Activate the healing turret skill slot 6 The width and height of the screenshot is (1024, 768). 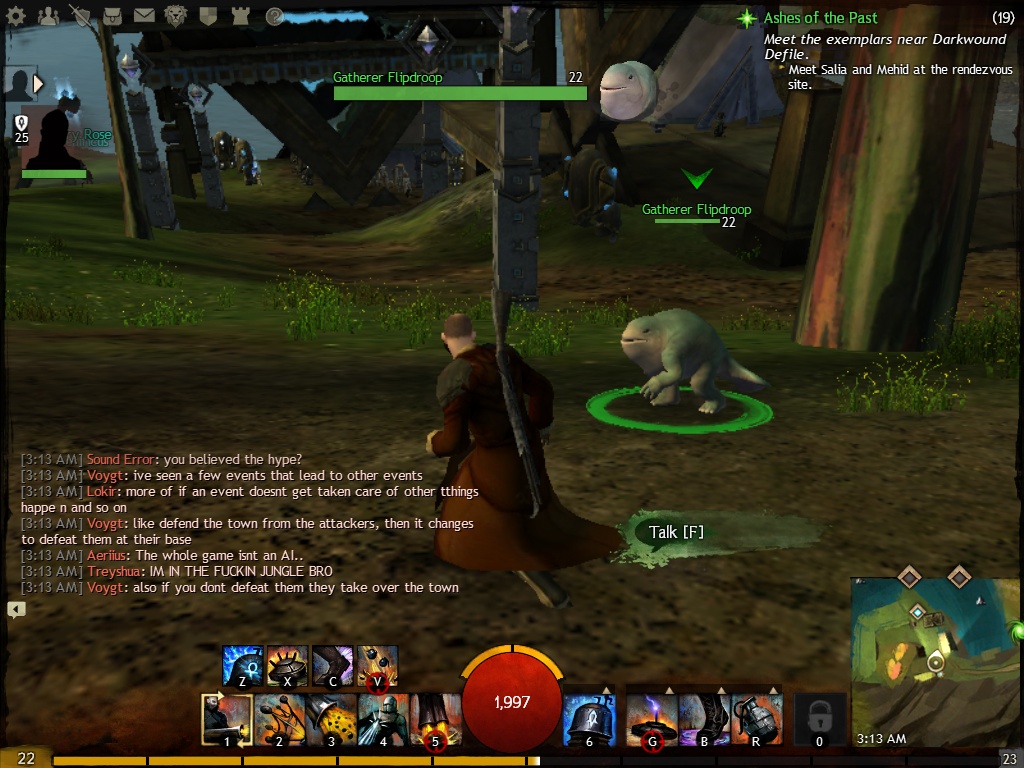(x=589, y=719)
